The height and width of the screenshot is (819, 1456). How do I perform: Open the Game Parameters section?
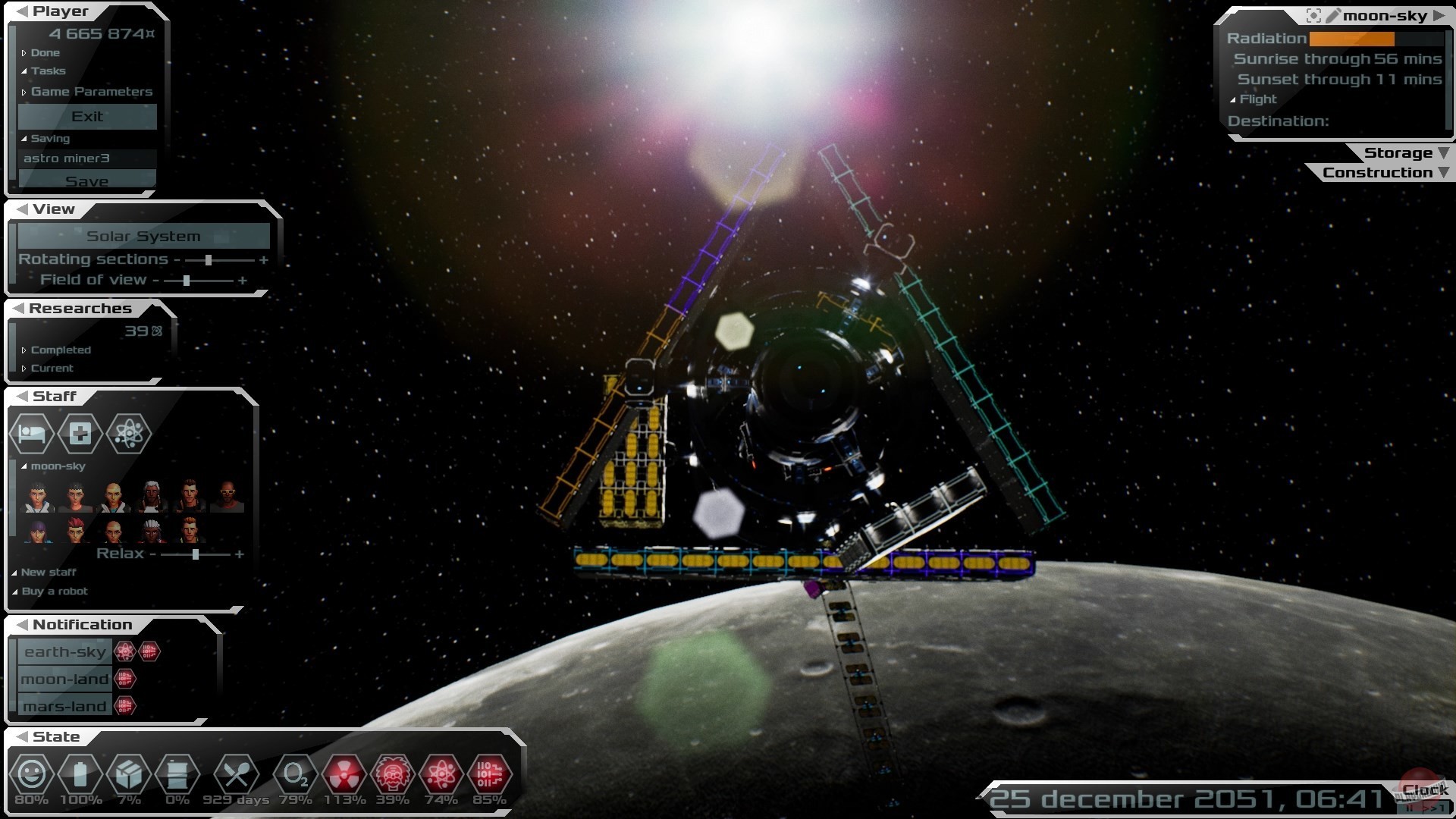(91, 91)
